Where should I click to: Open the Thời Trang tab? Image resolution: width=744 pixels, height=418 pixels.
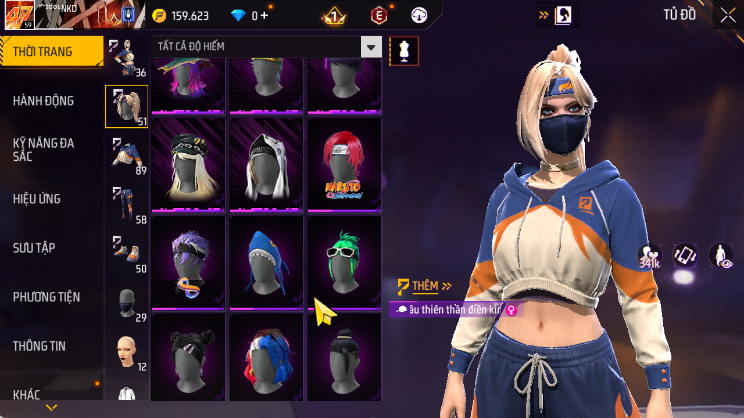coord(48,52)
